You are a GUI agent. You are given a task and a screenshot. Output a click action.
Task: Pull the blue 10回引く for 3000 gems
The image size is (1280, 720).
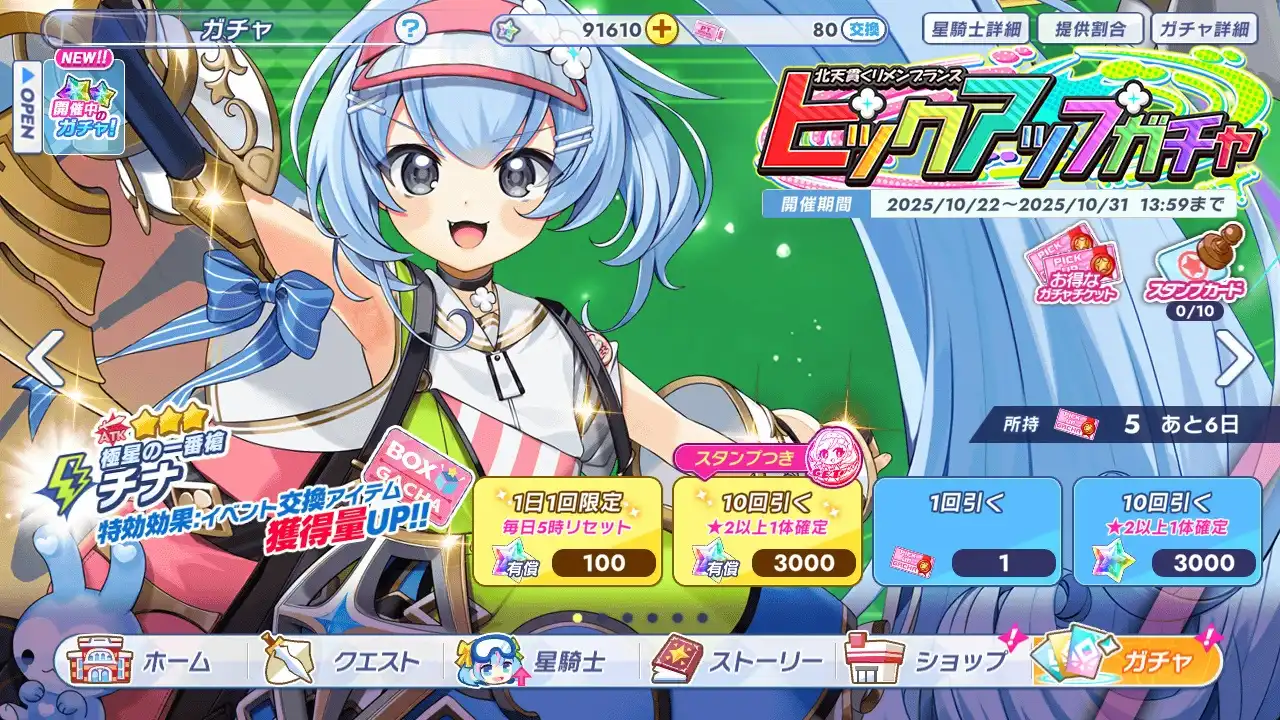coord(1167,531)
